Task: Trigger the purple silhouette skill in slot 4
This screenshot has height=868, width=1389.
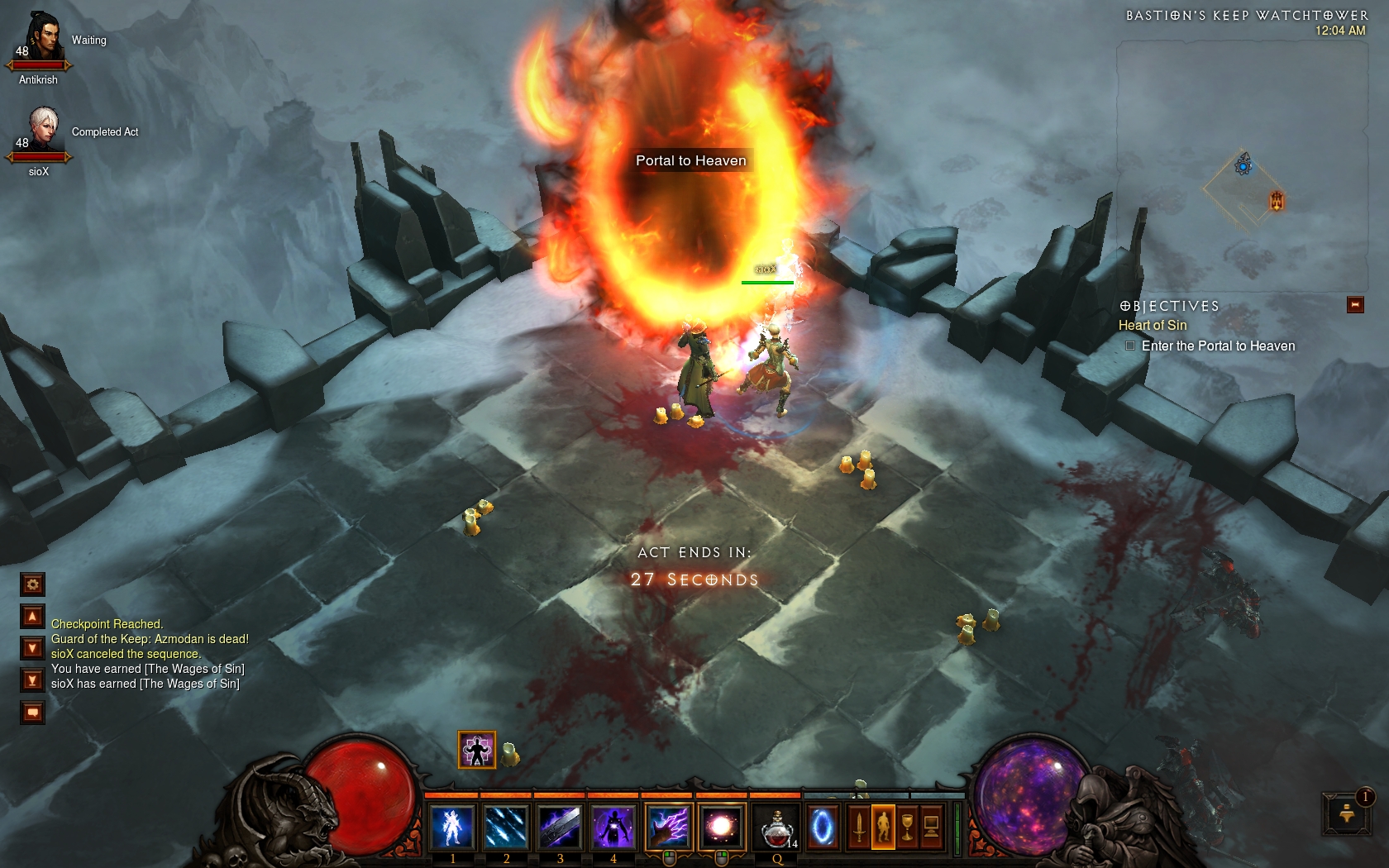Action: 613,827
